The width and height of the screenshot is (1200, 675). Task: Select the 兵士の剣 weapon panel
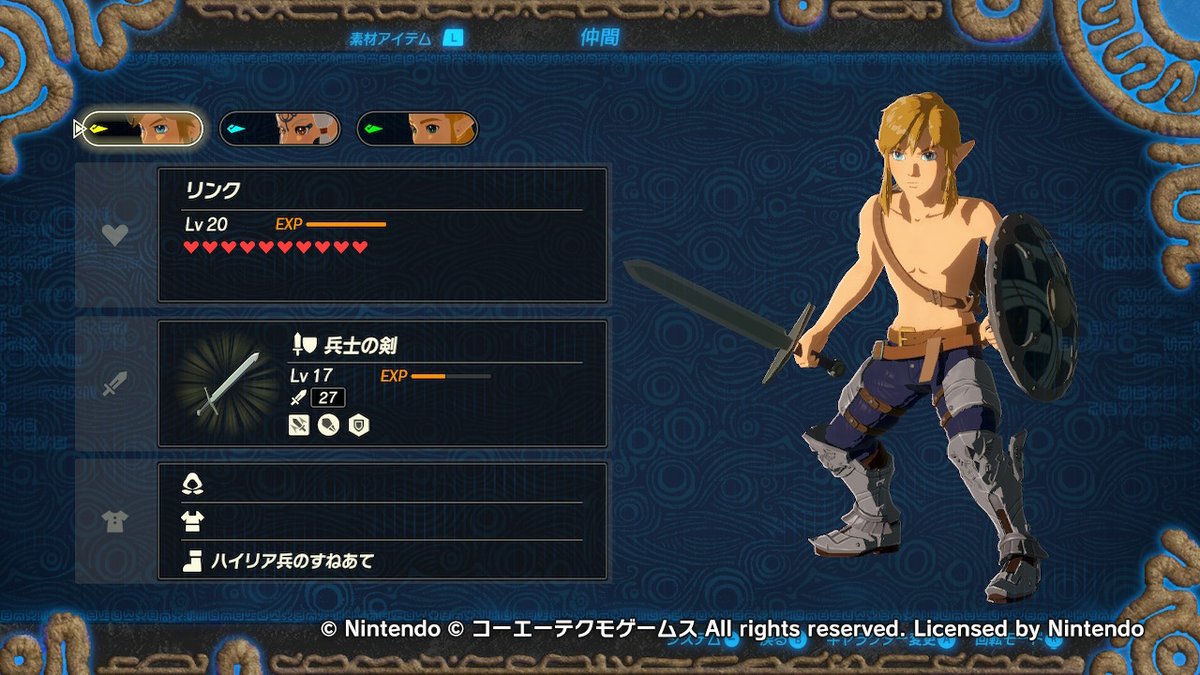point(382,383)
